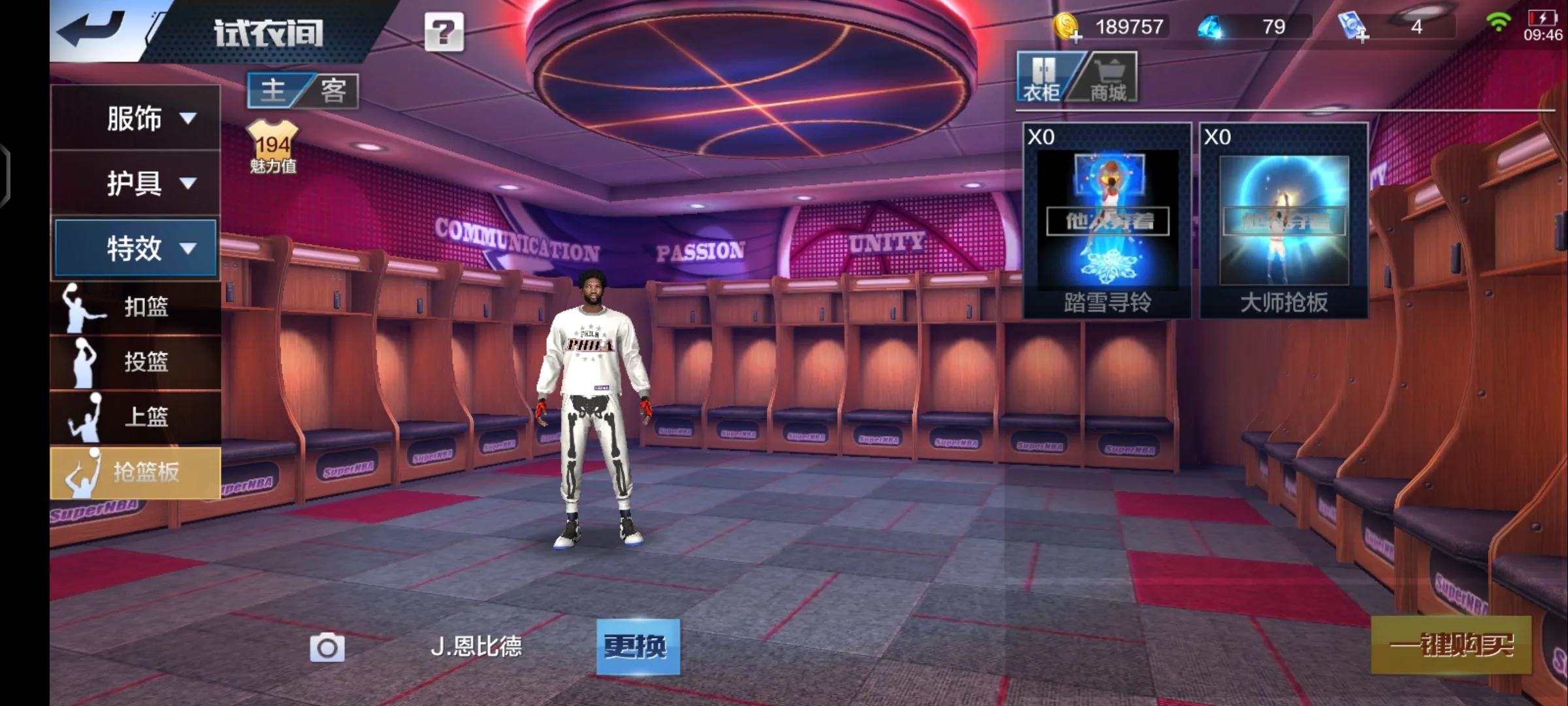1568x706 pixels.
Task: Select the 投篮 shooting effects
Action: [136, 362]
